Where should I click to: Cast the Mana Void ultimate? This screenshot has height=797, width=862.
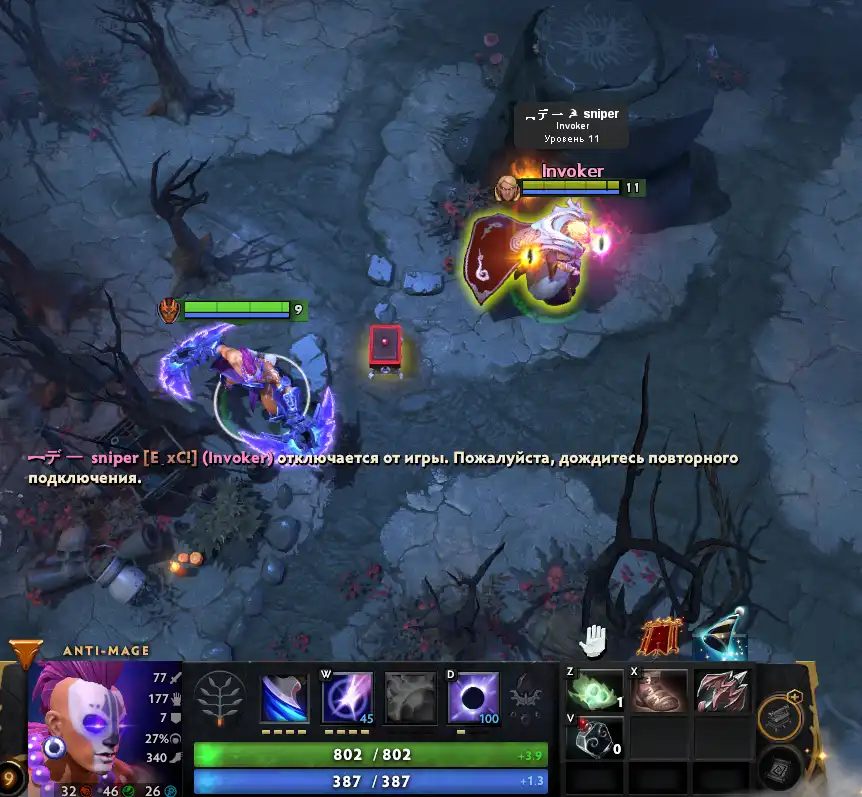tap(474, 698)
